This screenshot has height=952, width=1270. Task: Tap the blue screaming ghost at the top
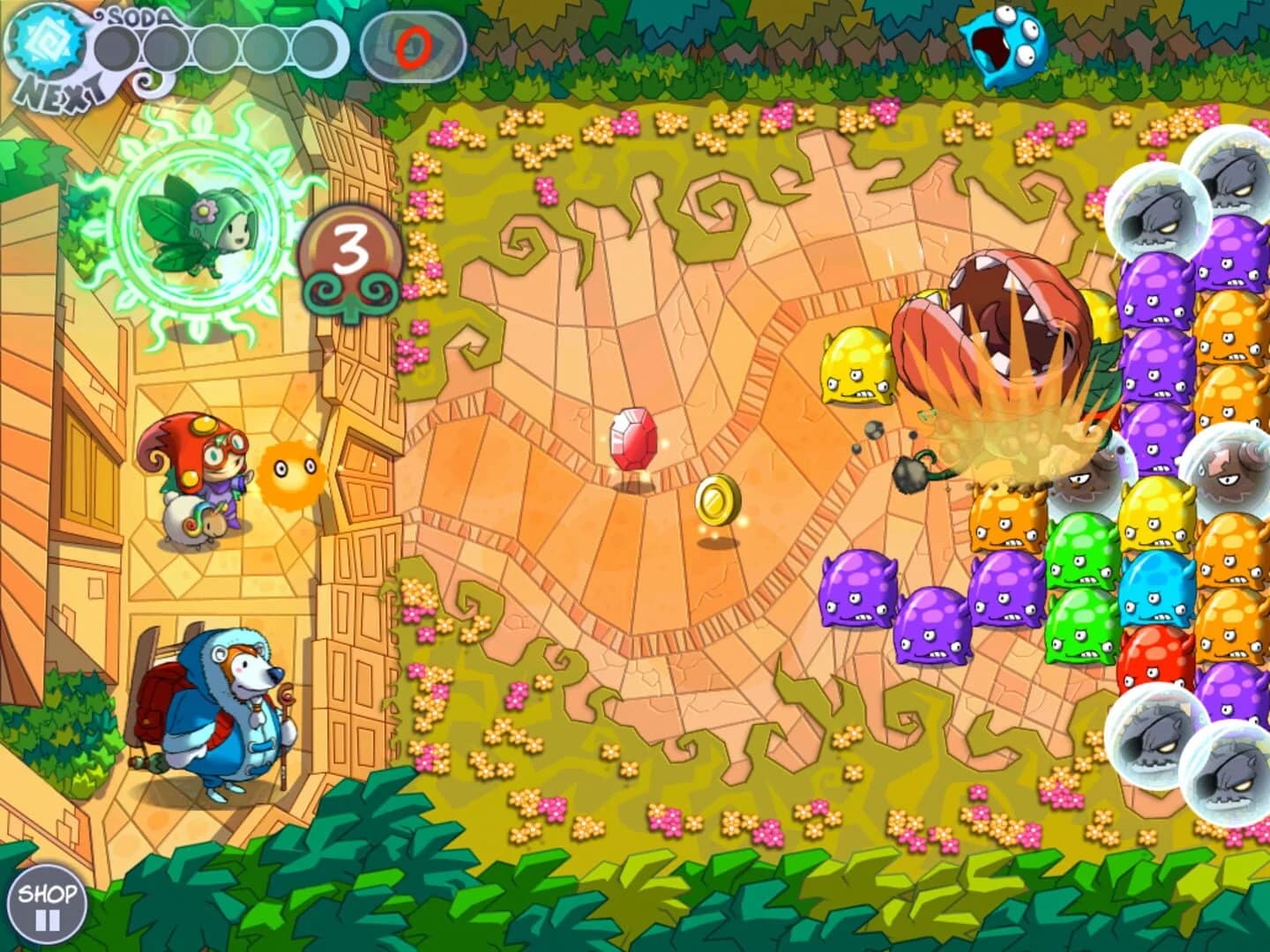1005,46
